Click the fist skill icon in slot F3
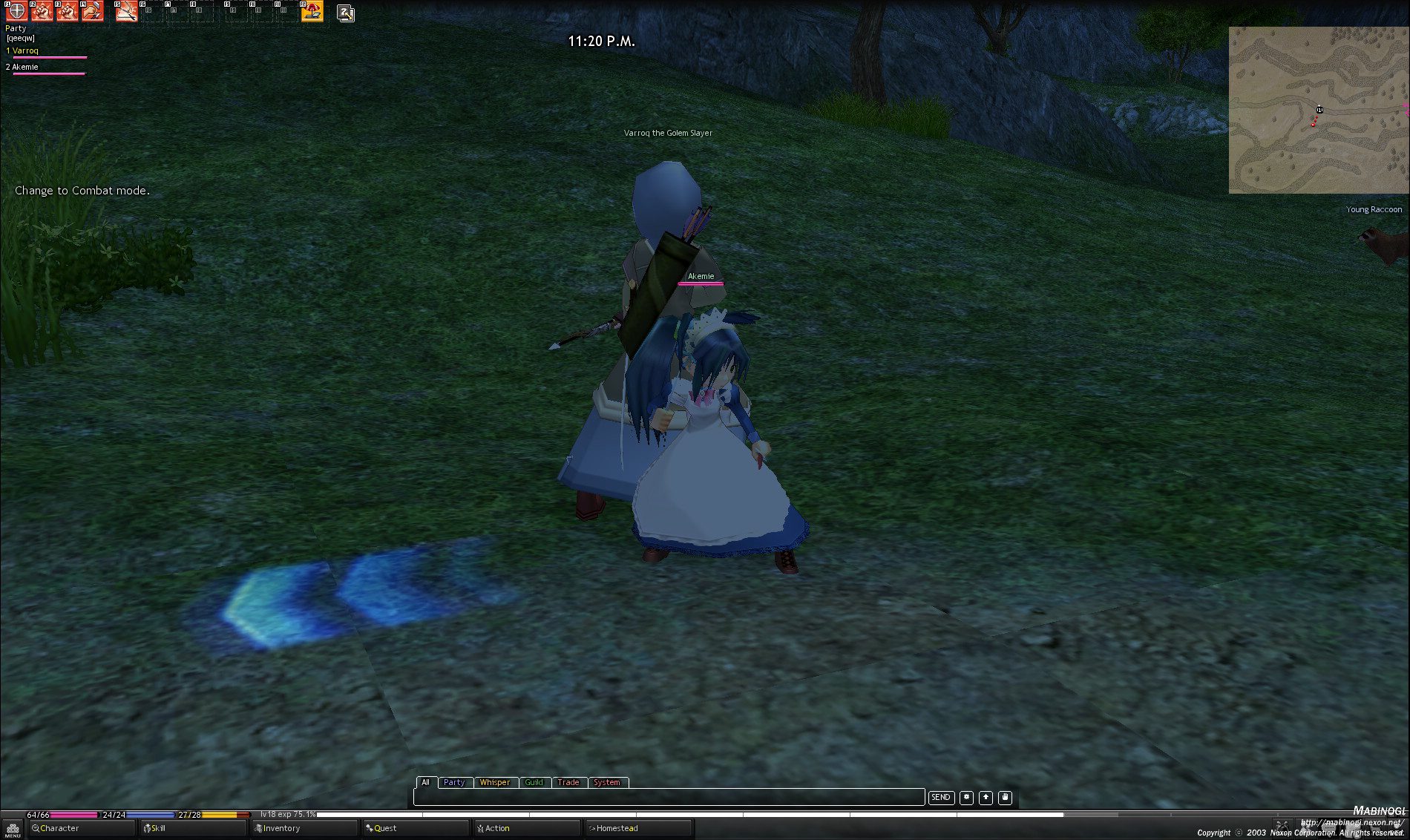Image resolution: width=1410 pixels, height=840 pixels. [x=68, y=12]
